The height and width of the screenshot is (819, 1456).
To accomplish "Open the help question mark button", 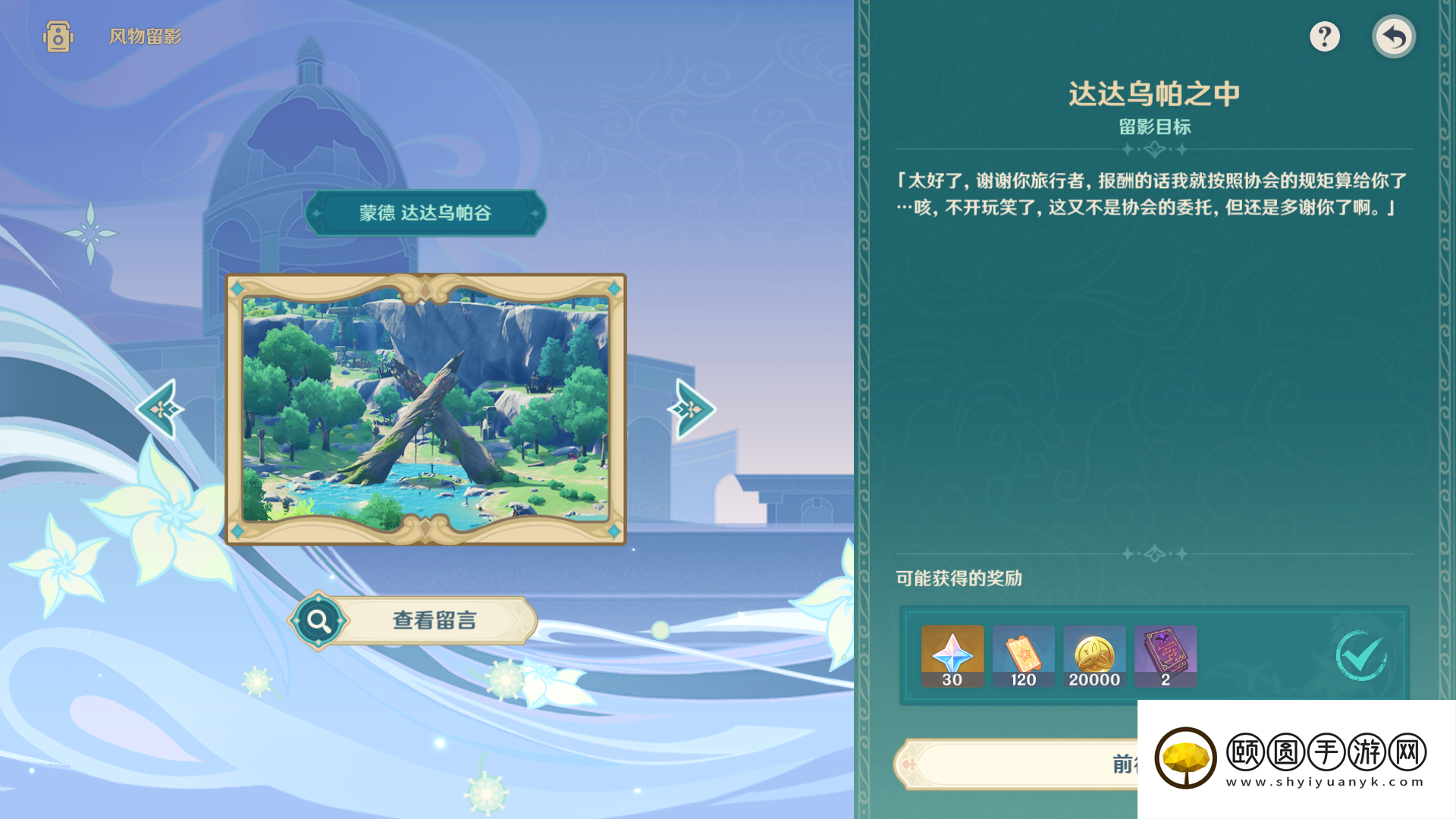I will [x=1324, y=36].
